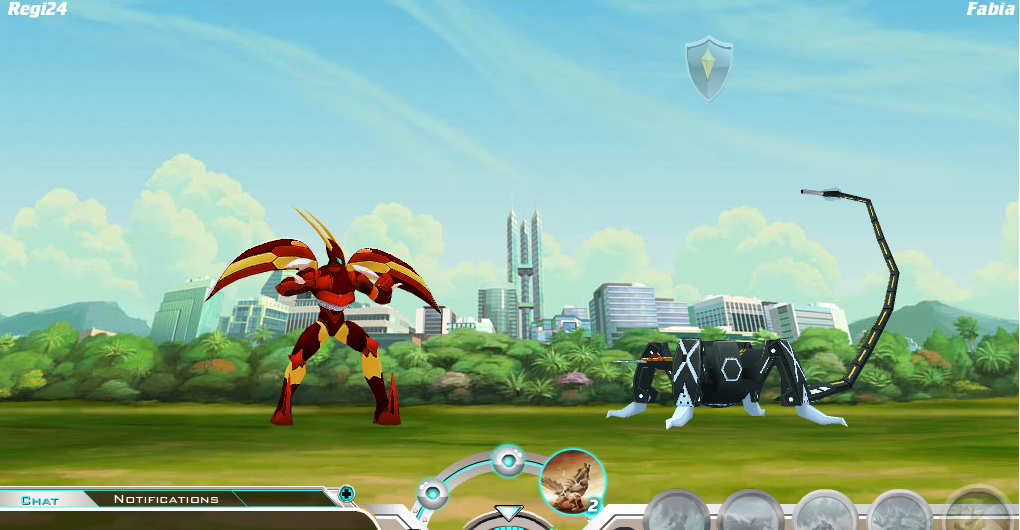The height and width of the screenshot is (530, 1020).
Task: Expand the chat panel with plus button
Action: [346, 493]
